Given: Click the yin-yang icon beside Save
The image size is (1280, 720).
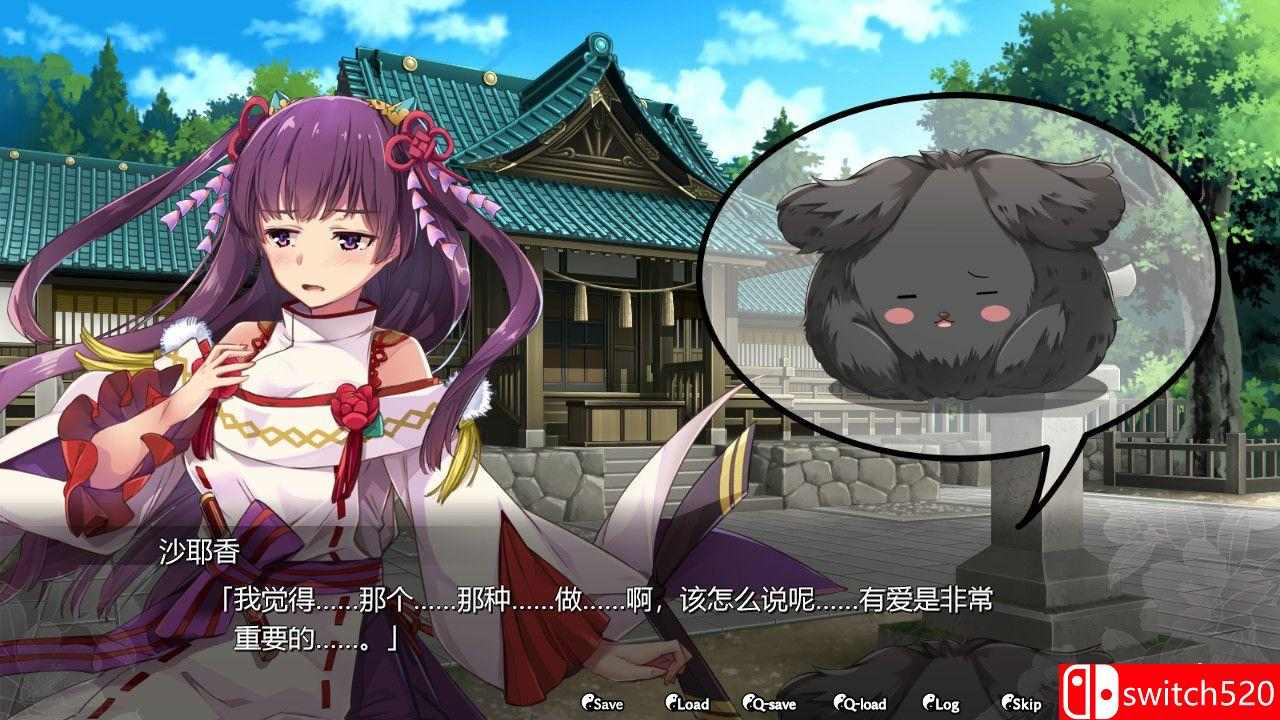Looking at the screenshot, I should 589,704.
